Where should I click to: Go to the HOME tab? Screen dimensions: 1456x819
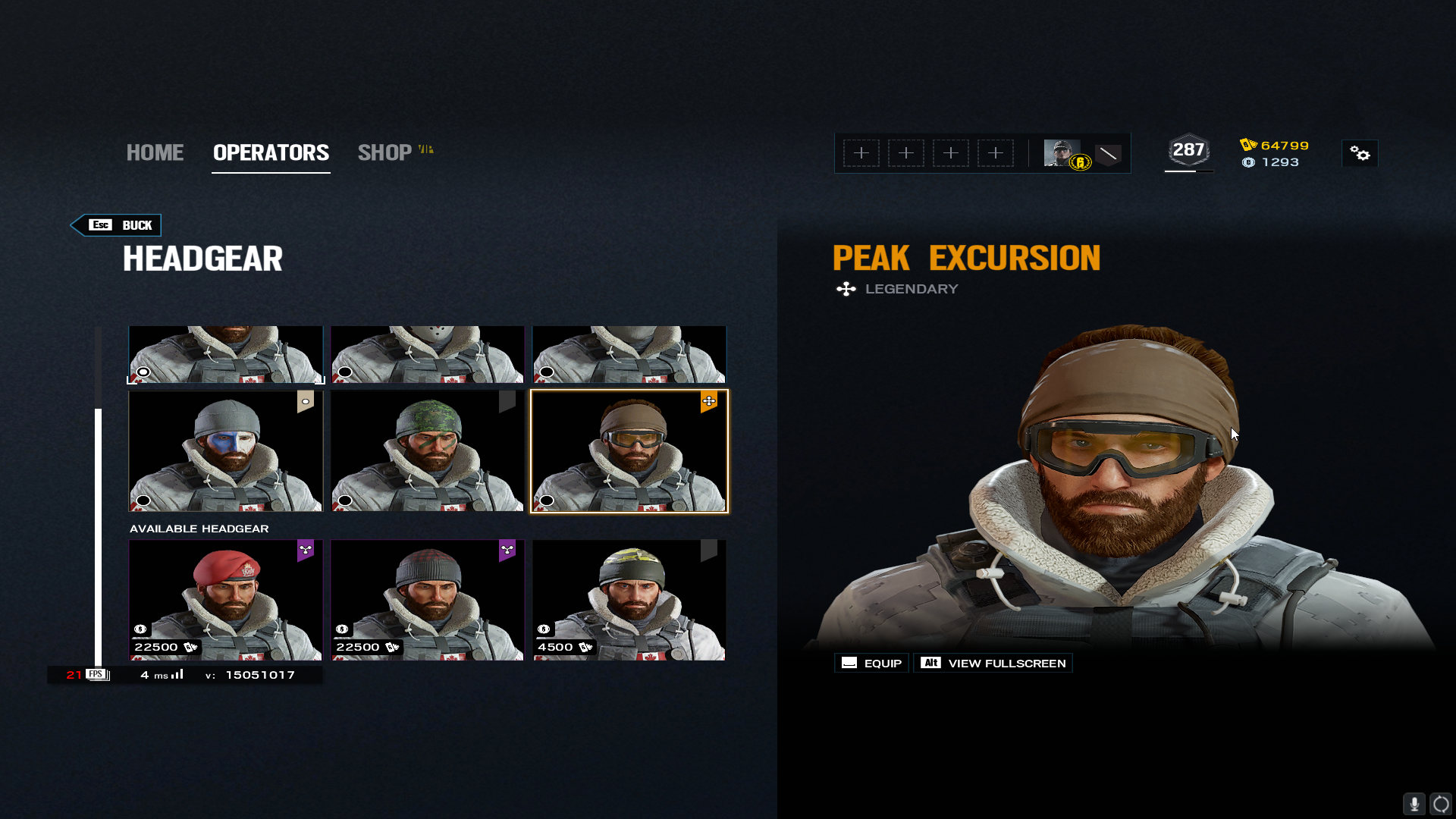[155, 152]
